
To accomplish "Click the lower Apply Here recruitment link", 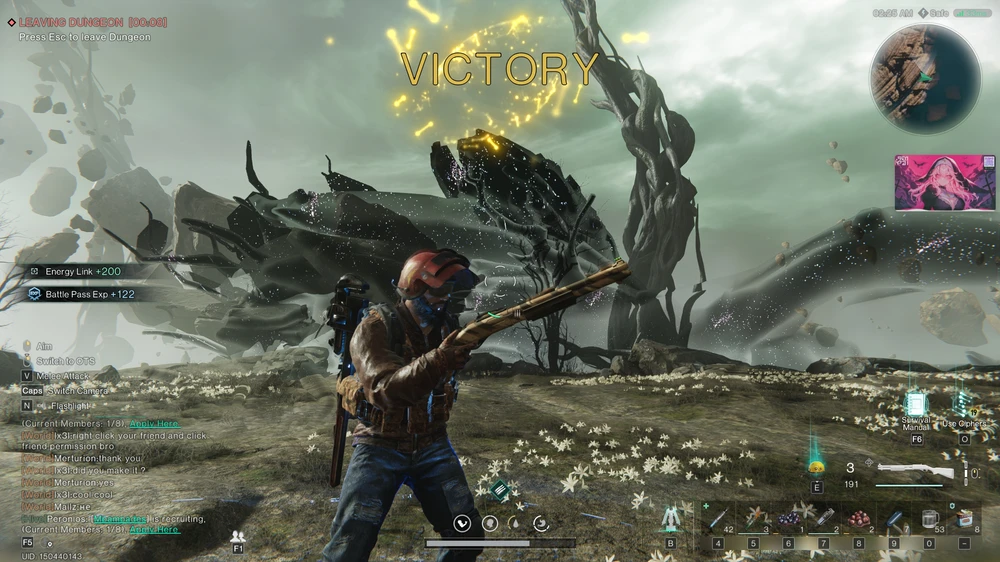I will coord(154,530).
